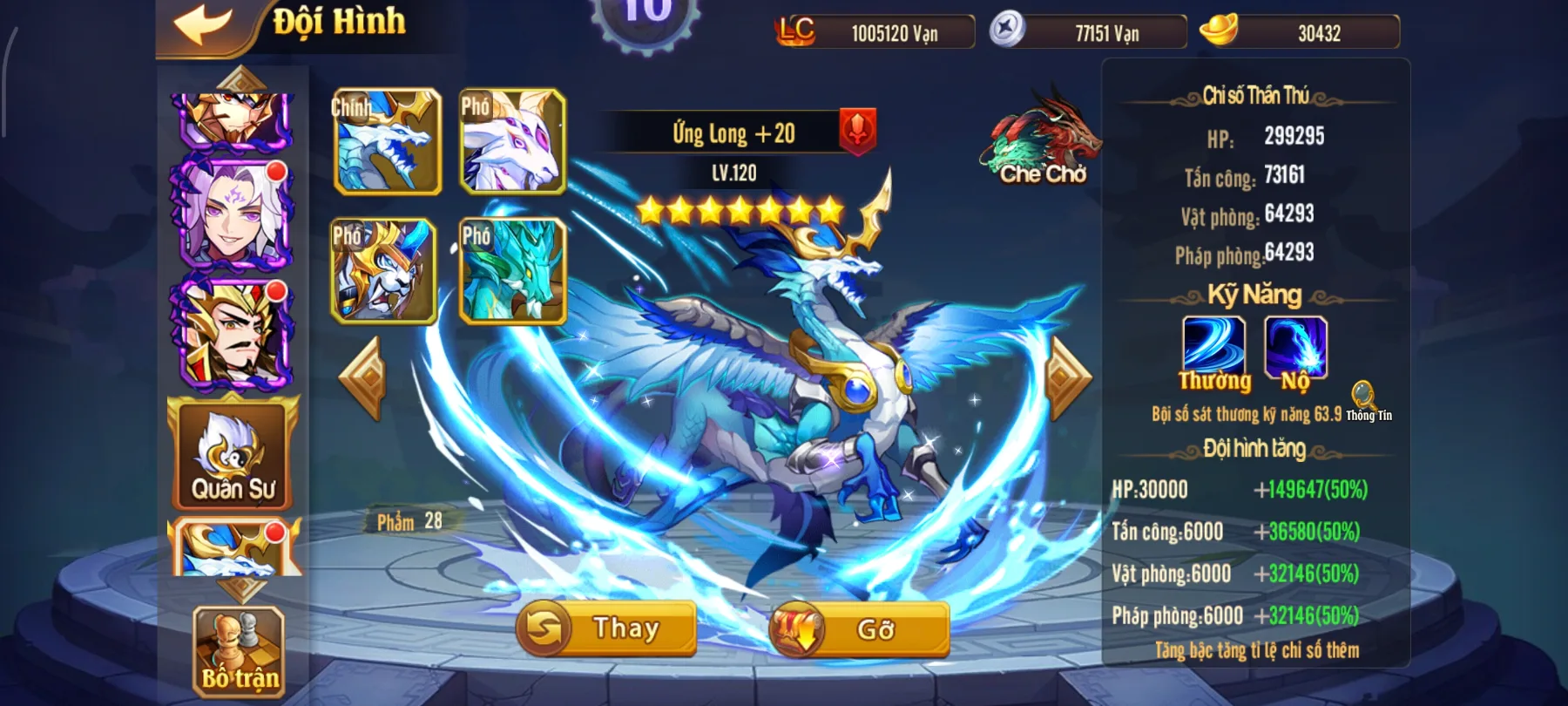
Task: Select the Chính main pet thumbnail
Action: [x=386, y=144]
